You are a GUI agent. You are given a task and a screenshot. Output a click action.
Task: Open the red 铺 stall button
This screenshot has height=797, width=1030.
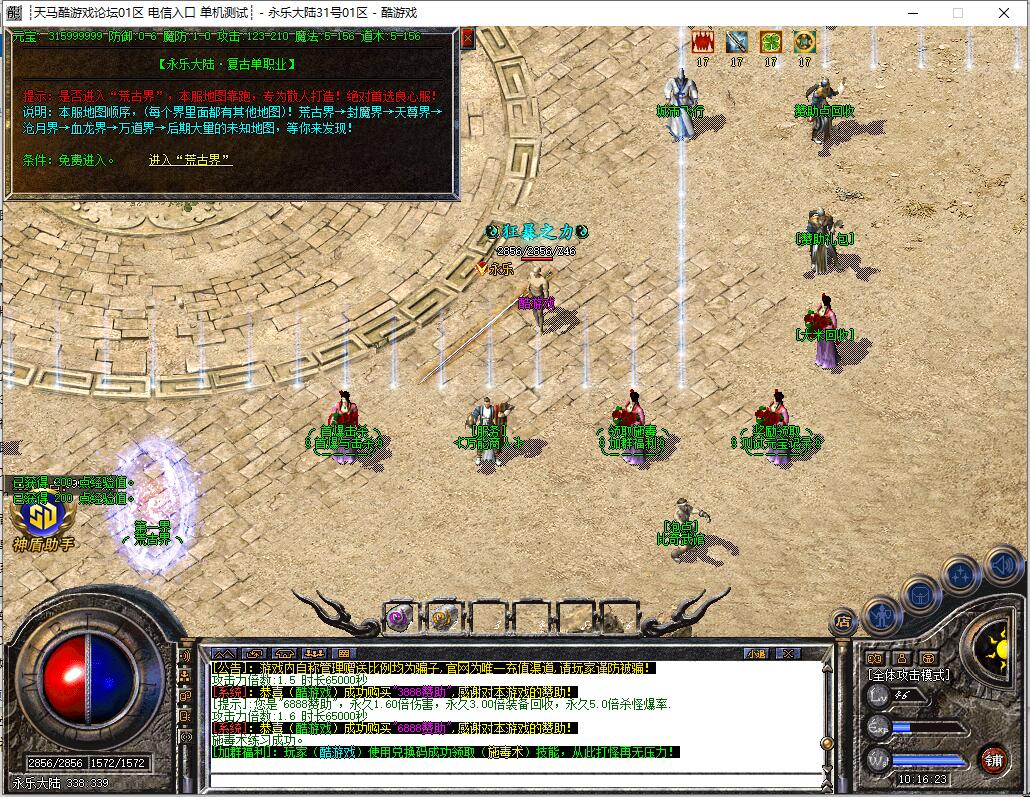point(992,758)
